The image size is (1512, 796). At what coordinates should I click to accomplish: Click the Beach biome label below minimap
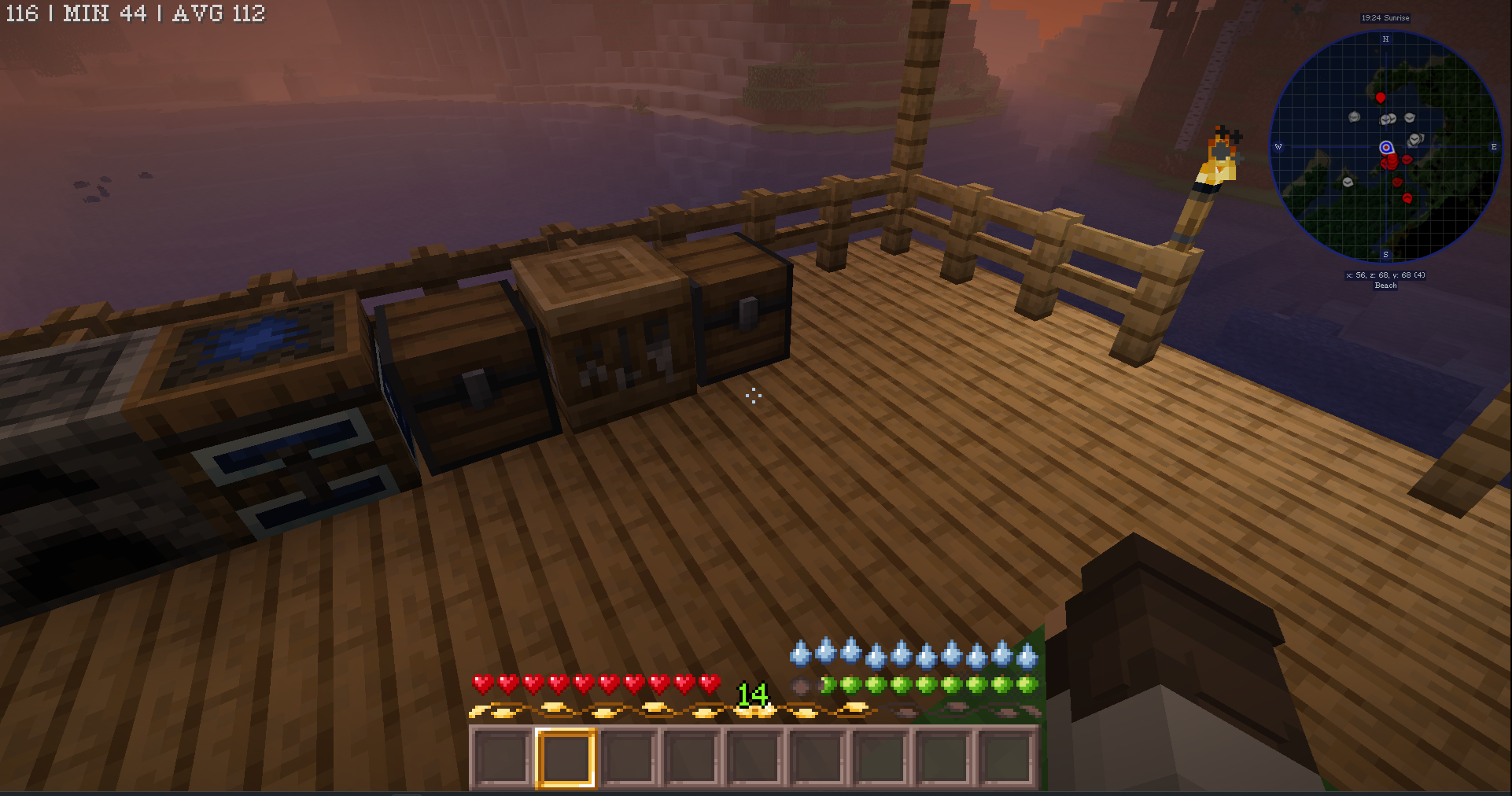click(1385, 286)
